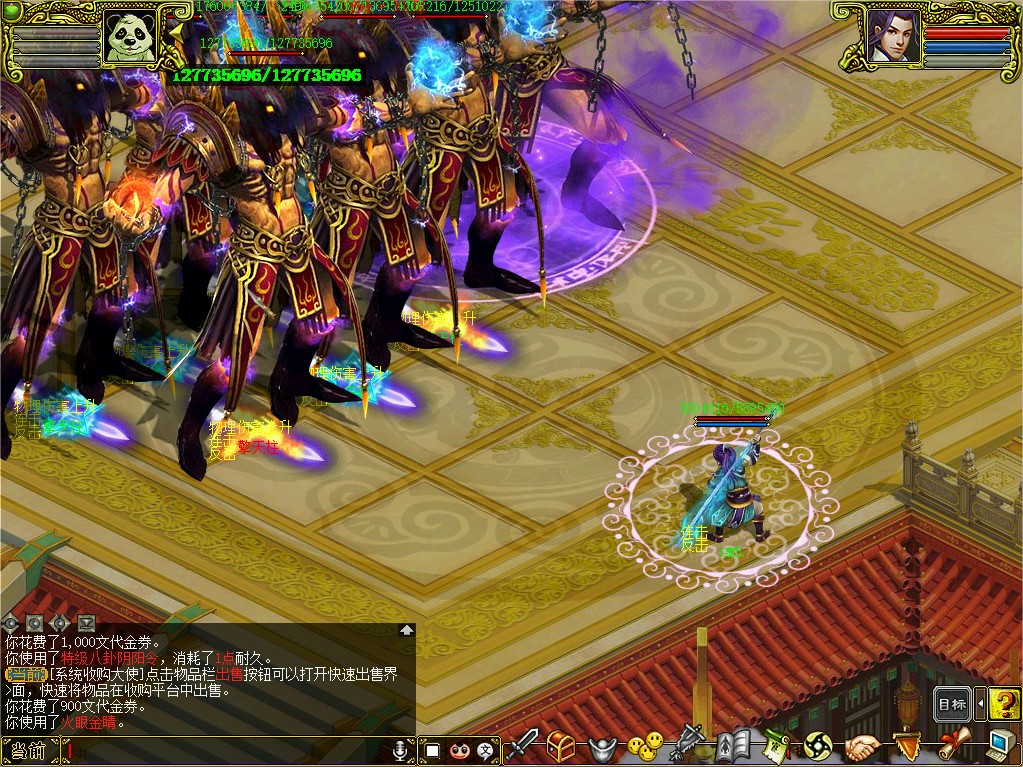Click the green scroll icon
Viewport: 1023px width, 767px height.
click(776, 746)
